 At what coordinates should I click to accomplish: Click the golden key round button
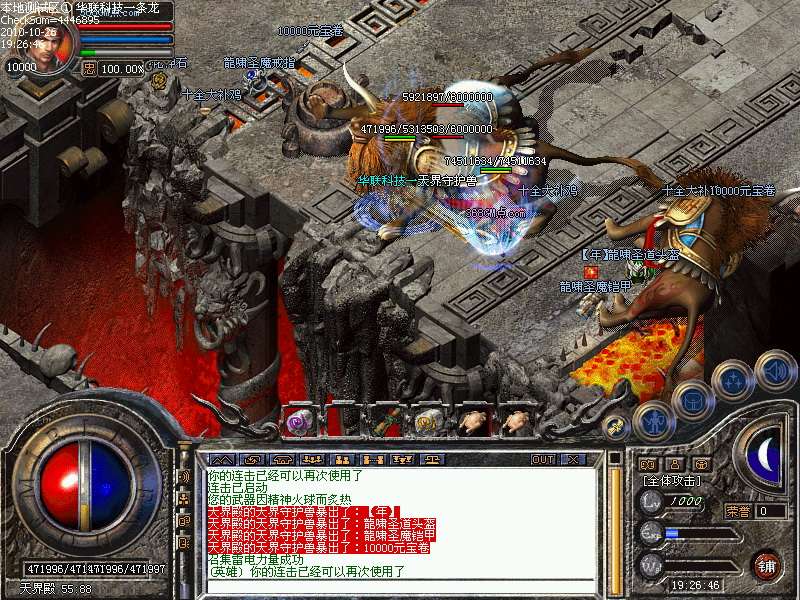click(x=617, y=425)
